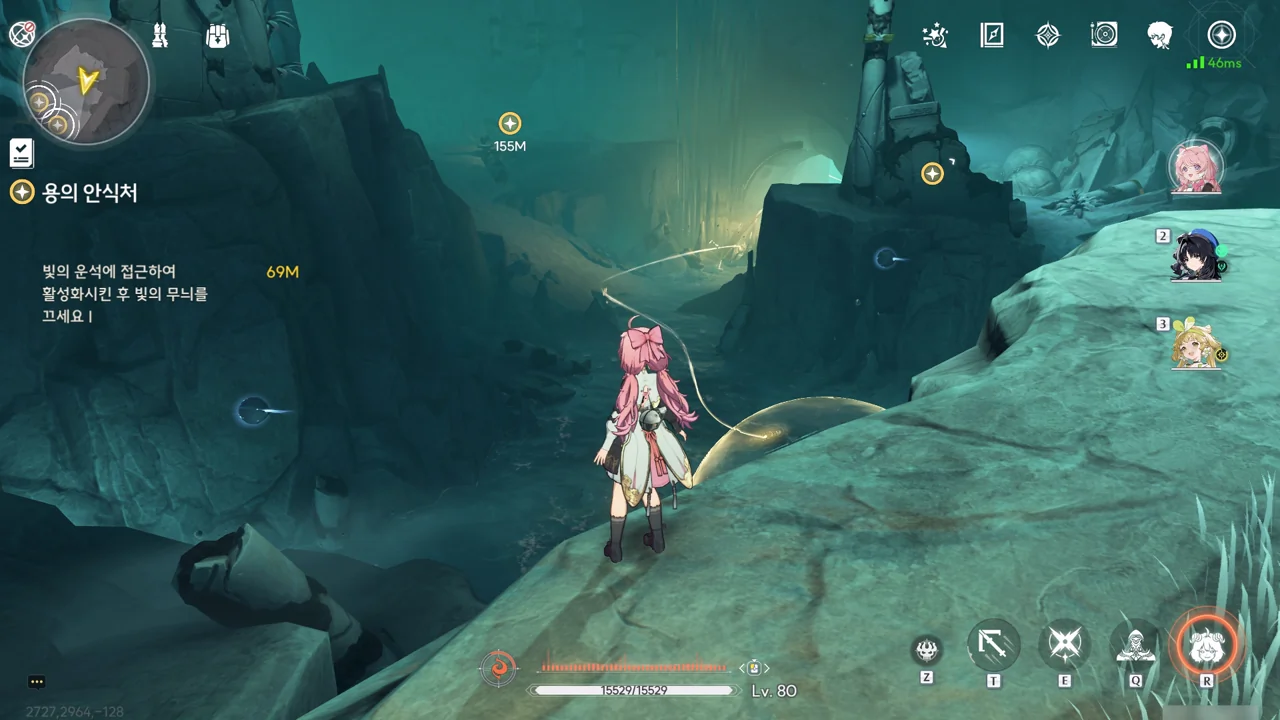The height and width of the screenshot is (720, 1280).
Task: Activate the crossed-blades resonance skill
Action: tap(1064, 645)
